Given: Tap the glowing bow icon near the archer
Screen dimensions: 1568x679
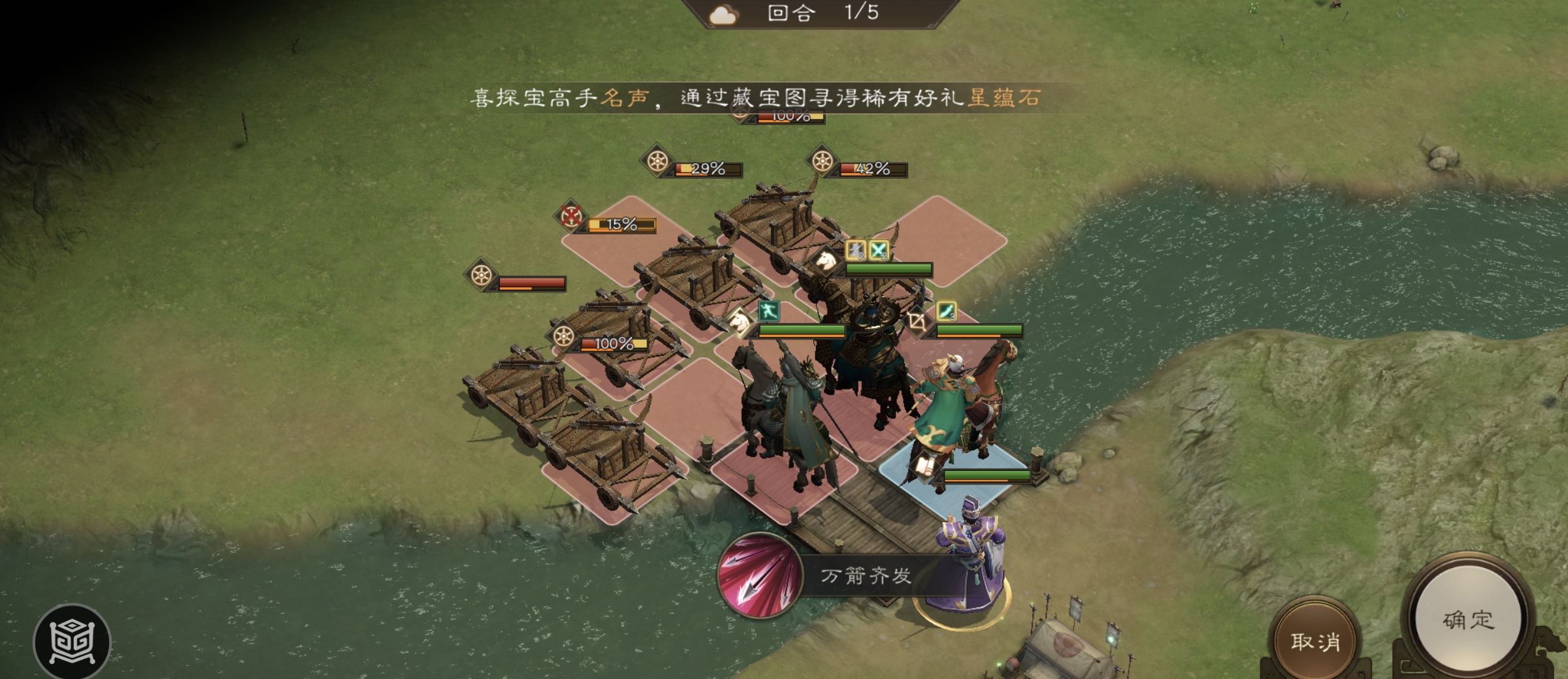Looking at the screenshot, I should (919, 323).
